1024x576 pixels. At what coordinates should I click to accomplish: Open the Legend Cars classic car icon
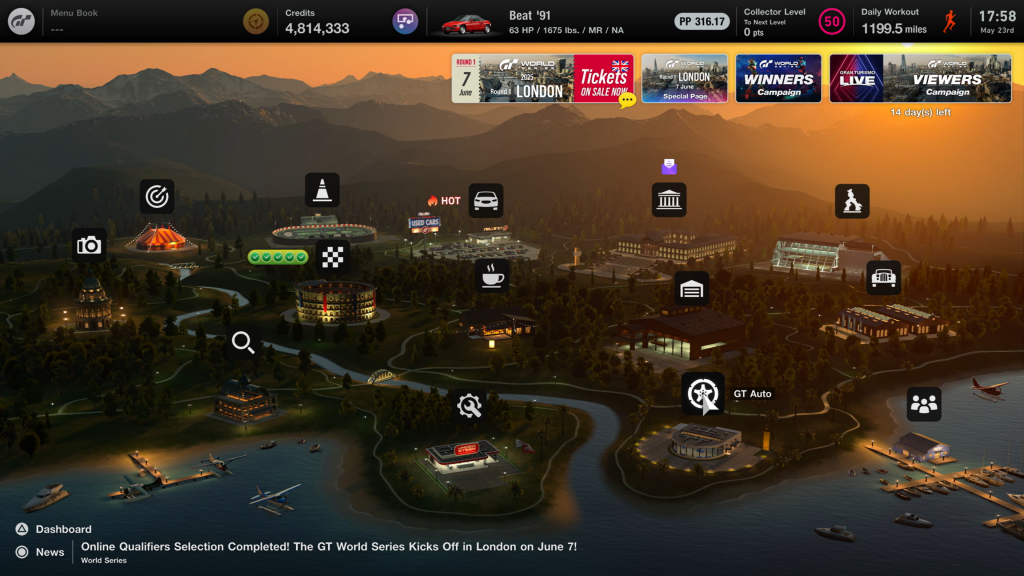883,278
